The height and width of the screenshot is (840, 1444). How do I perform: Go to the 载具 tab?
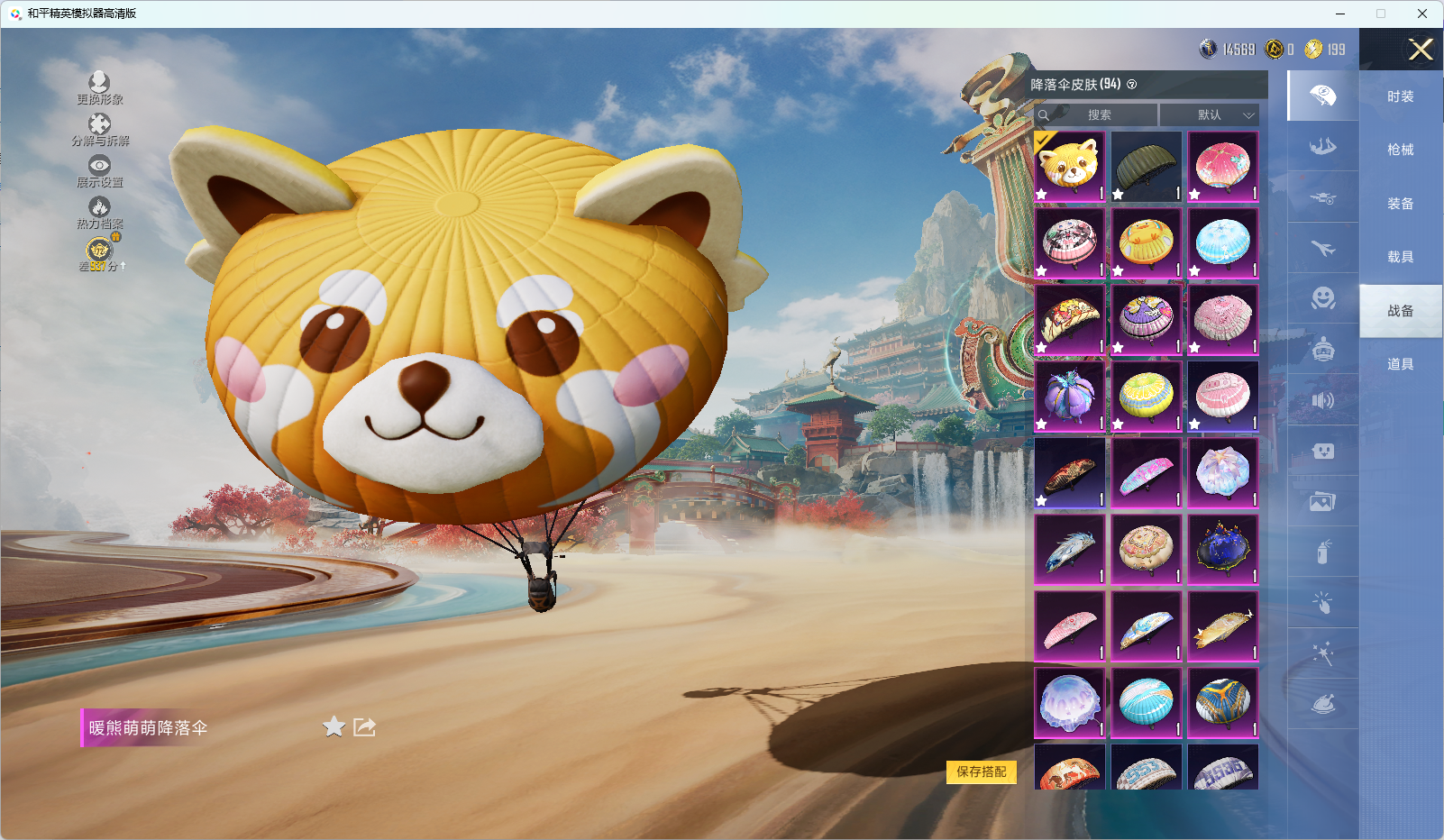coord(1400,257)
